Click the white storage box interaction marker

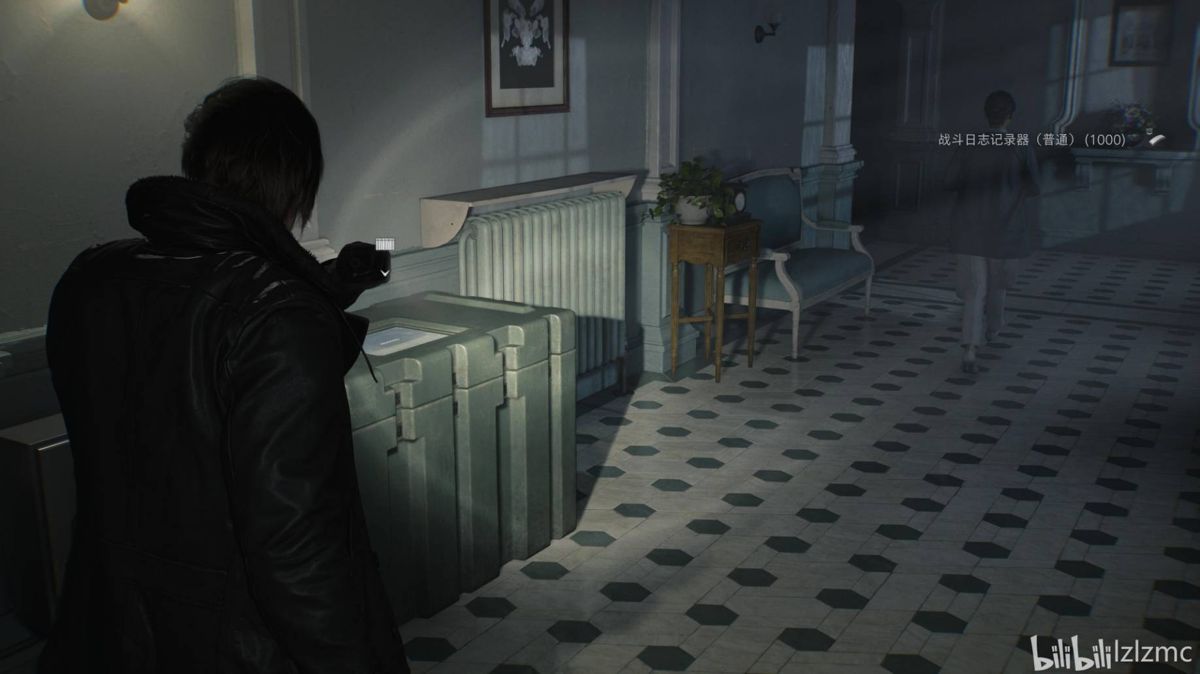coord(385,245)
